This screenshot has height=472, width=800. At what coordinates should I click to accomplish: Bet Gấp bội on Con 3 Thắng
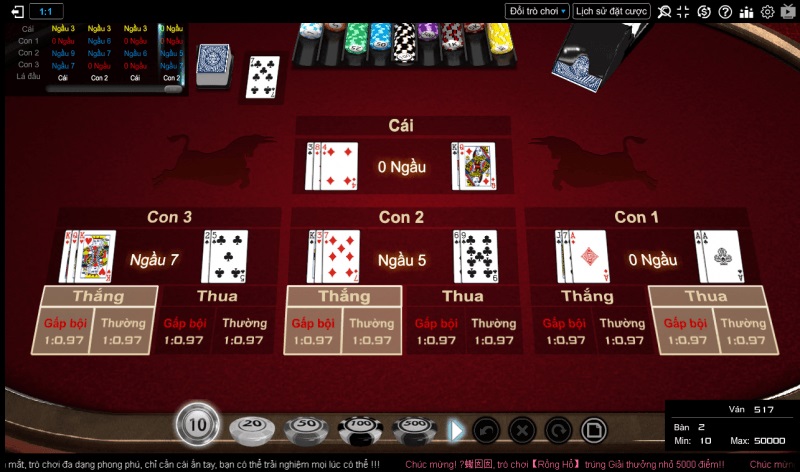click(65, 331)
